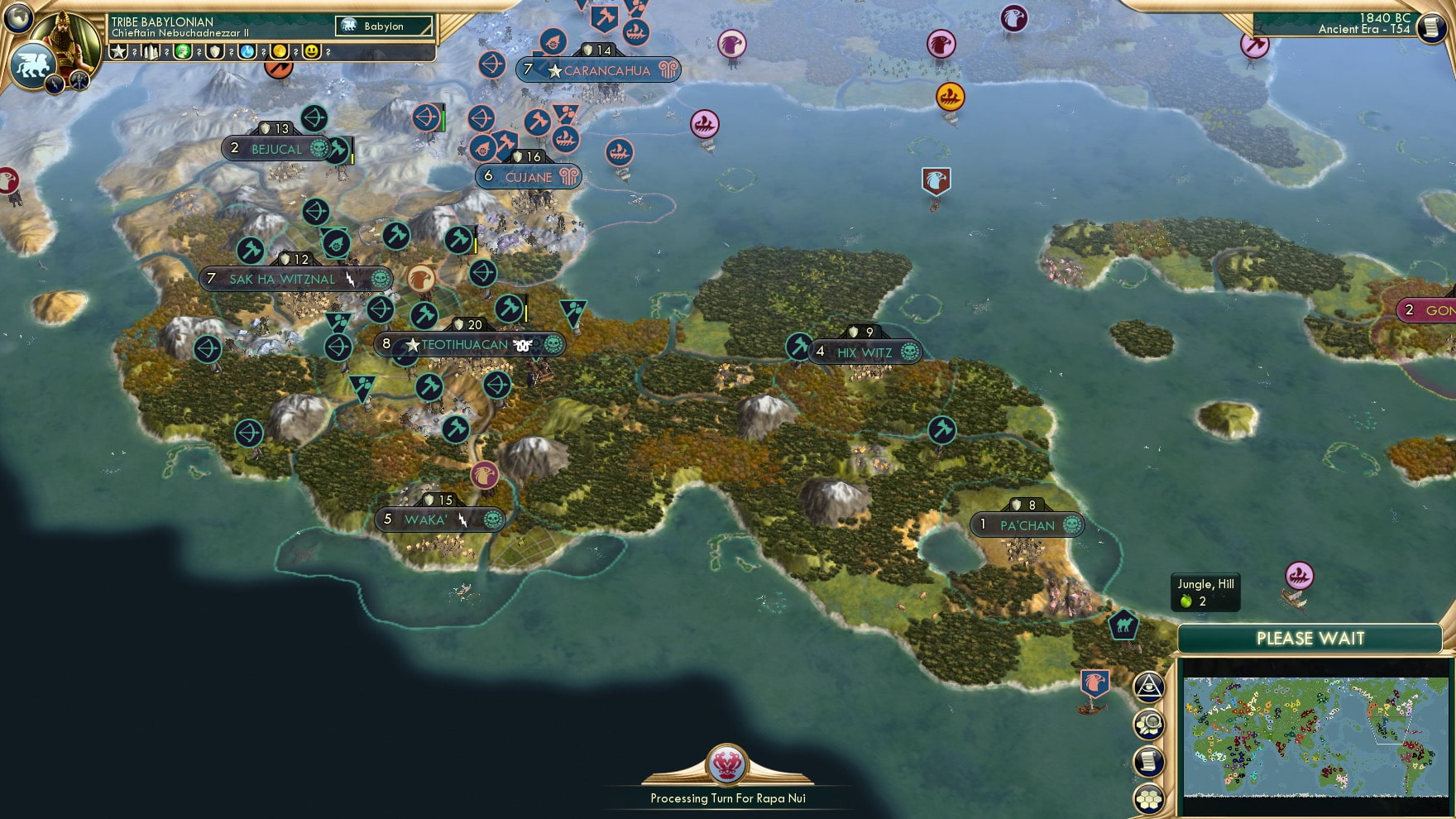Click the green health bar beside the unit near Cujane
Image resolution: width=1456 pixels, height=819 pixels.
[x=443, y=118]
